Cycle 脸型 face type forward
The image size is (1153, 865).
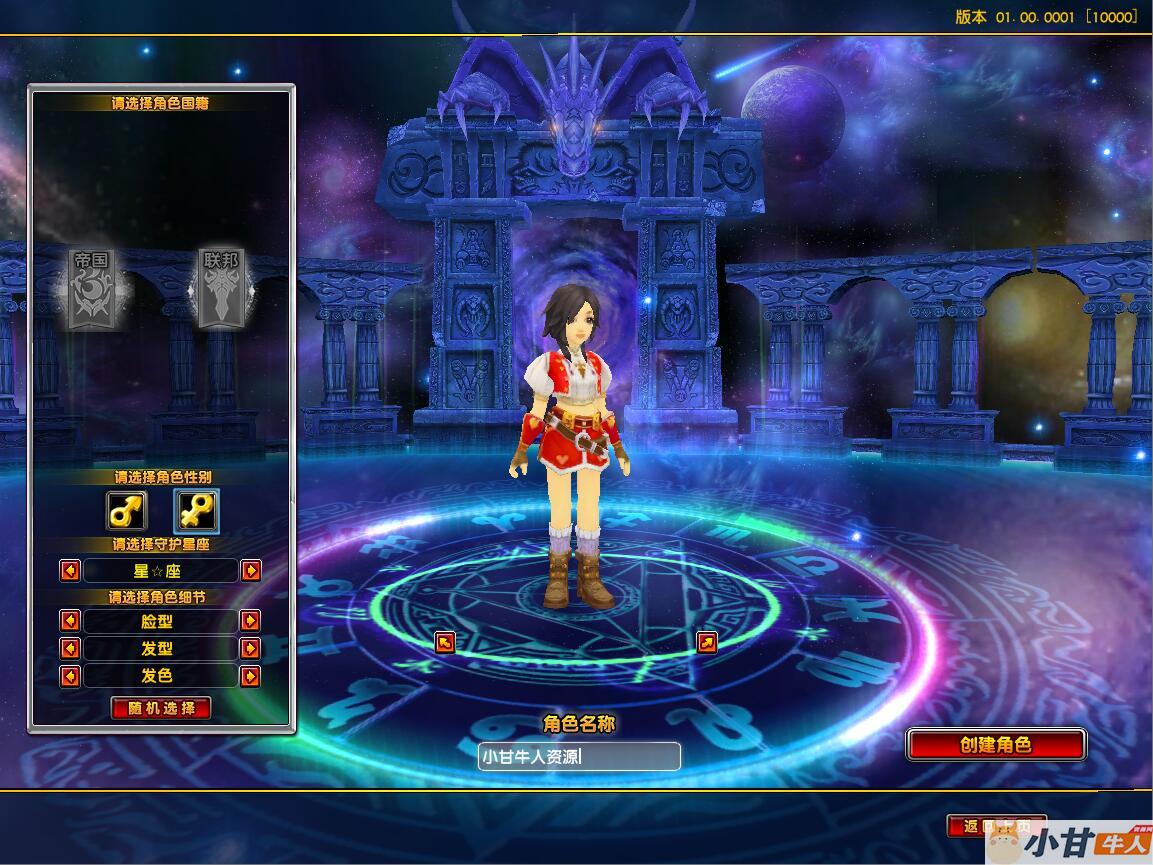pyautogui.click(x=251, y=621)
